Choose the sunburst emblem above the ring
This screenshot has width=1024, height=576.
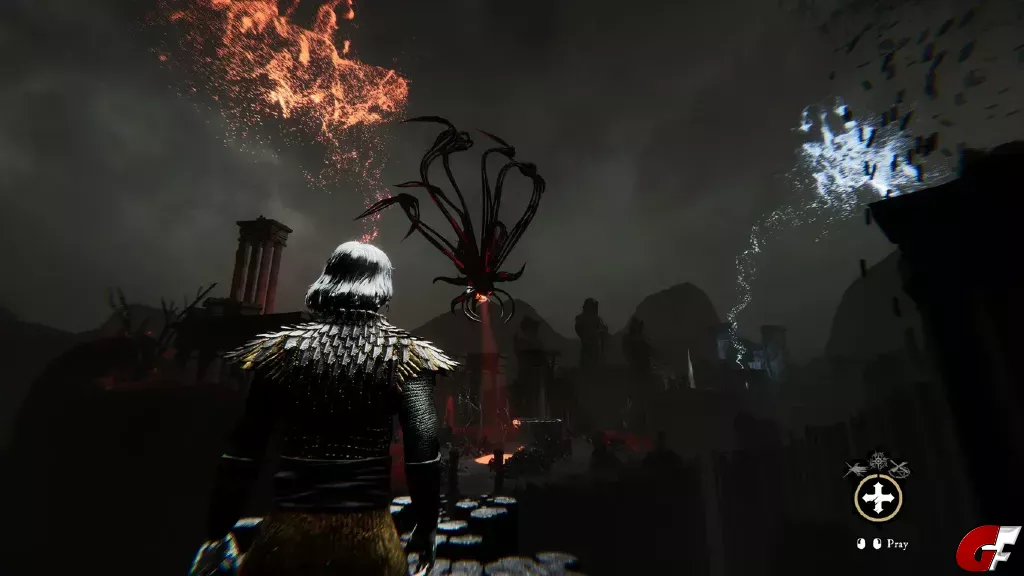pyautogui.click(x=877, y=461)
